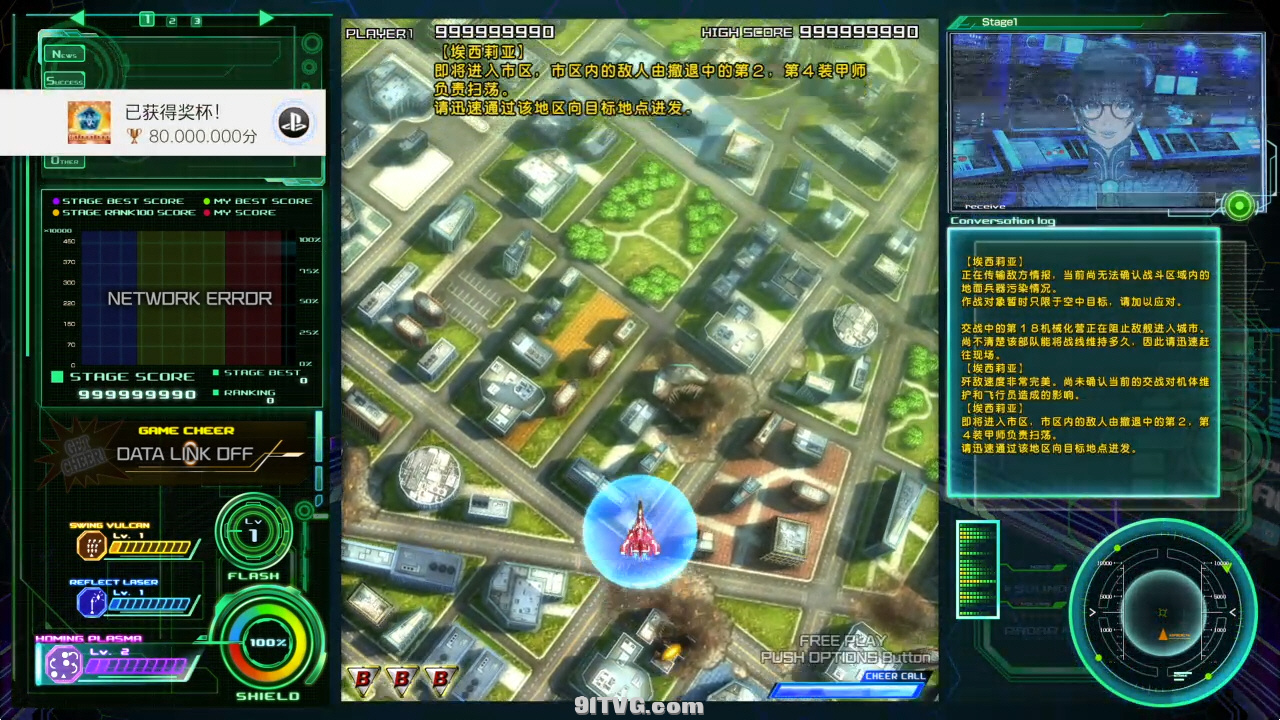Click the first bomb stock icon
The height and width of the screenshot is (720, 1280).
362,680
